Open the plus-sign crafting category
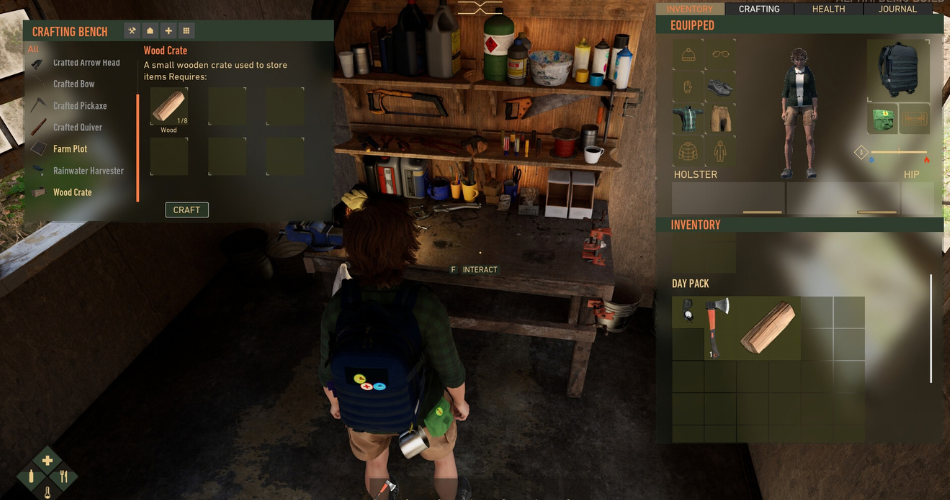The width and height of the screenshot is (950, 500). point(168,31)
